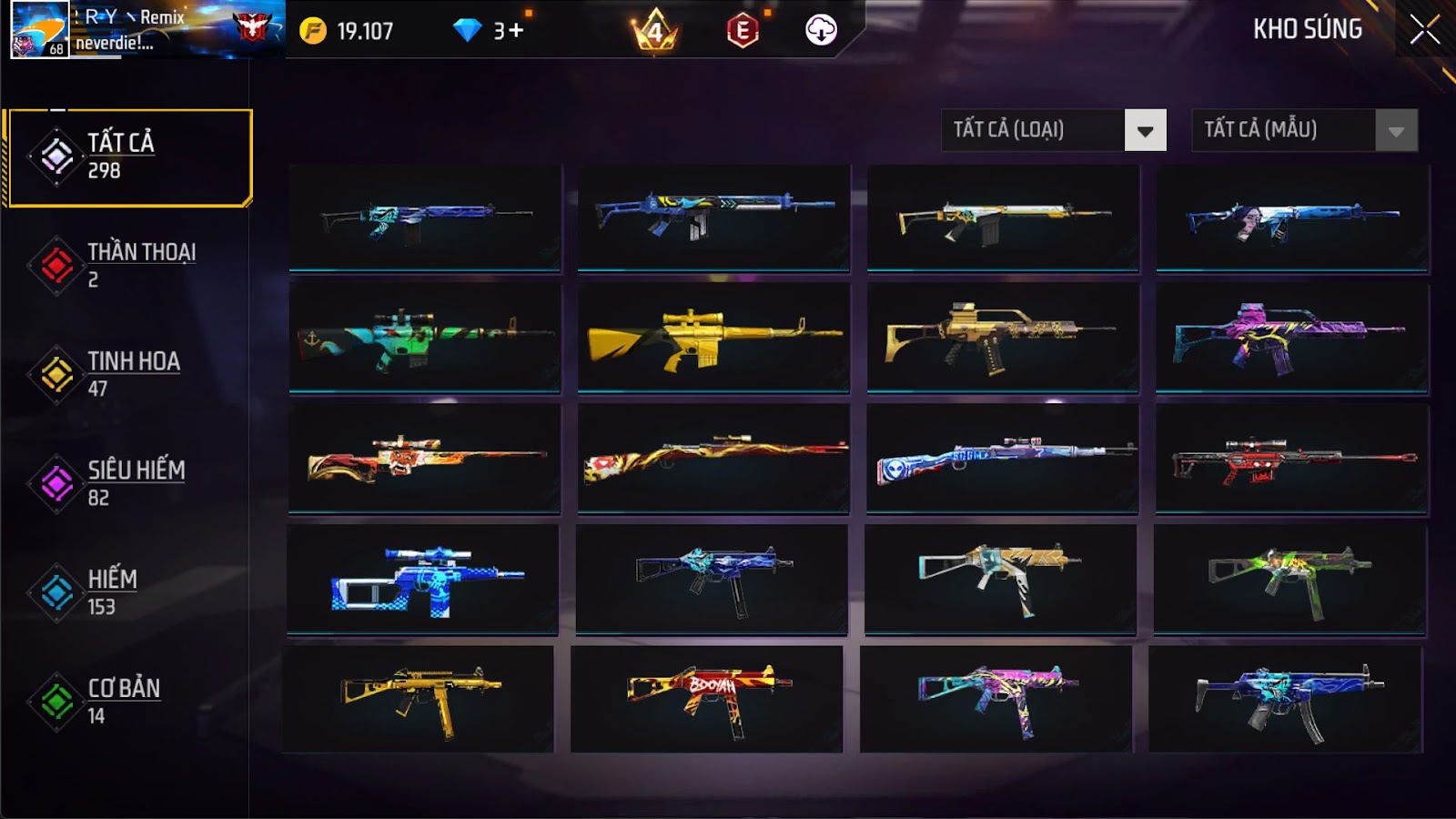Choose the Cơ Bản category
The width and height of the screenshot is (1456, 819).
128,702
